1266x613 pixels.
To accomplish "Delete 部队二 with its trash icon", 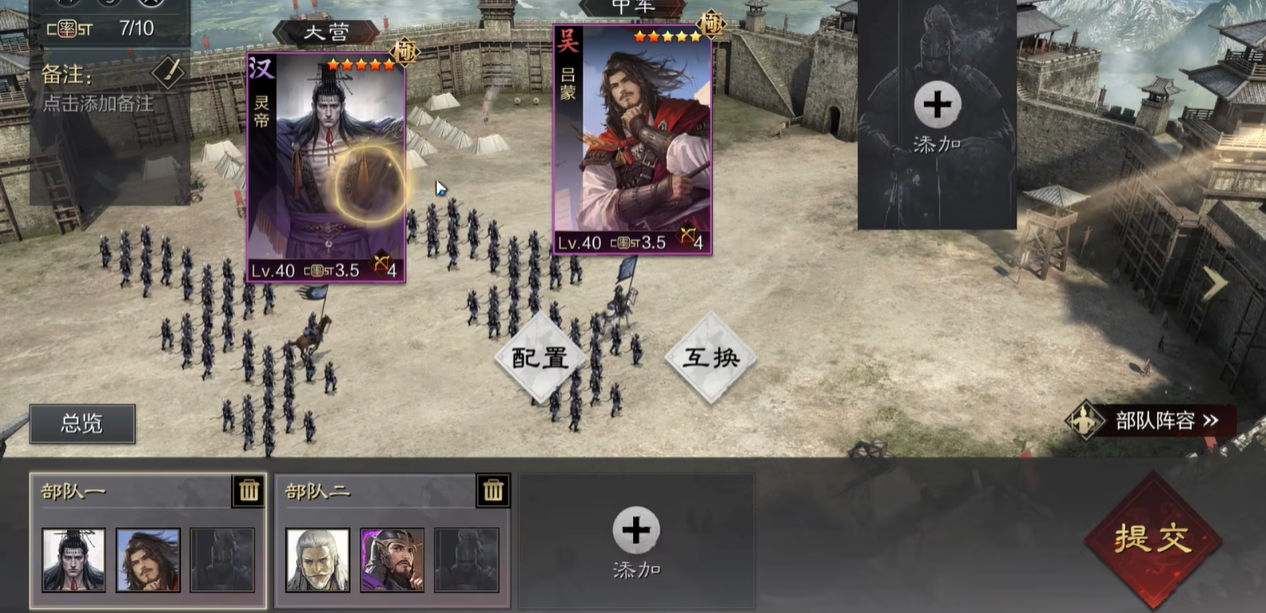I will pos(493,490).
